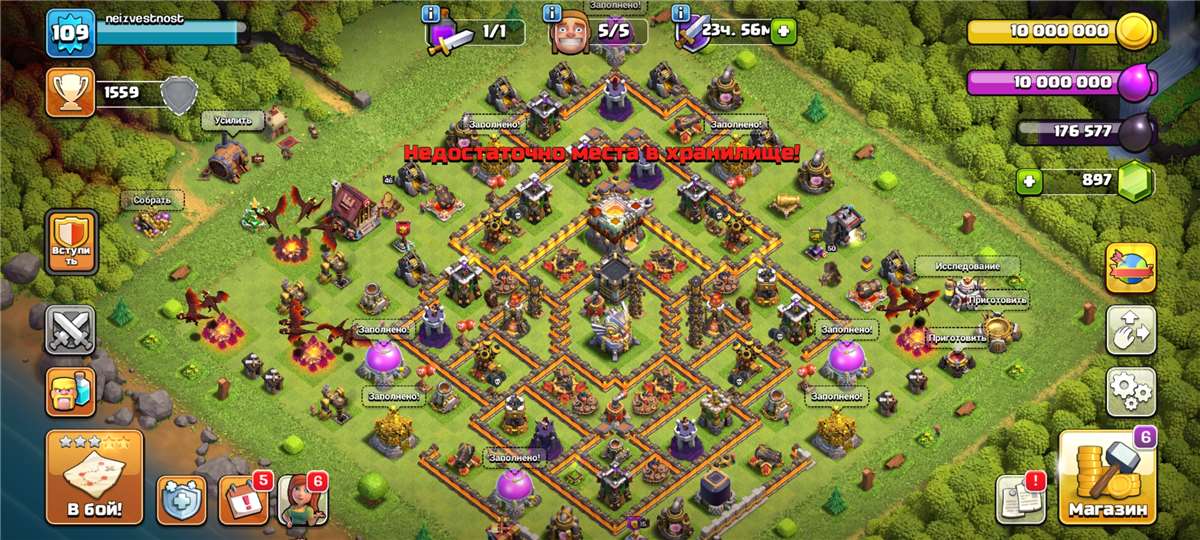Show info for the shield timer
This screenshot has height=540, width=1200.
pos(681,14)
